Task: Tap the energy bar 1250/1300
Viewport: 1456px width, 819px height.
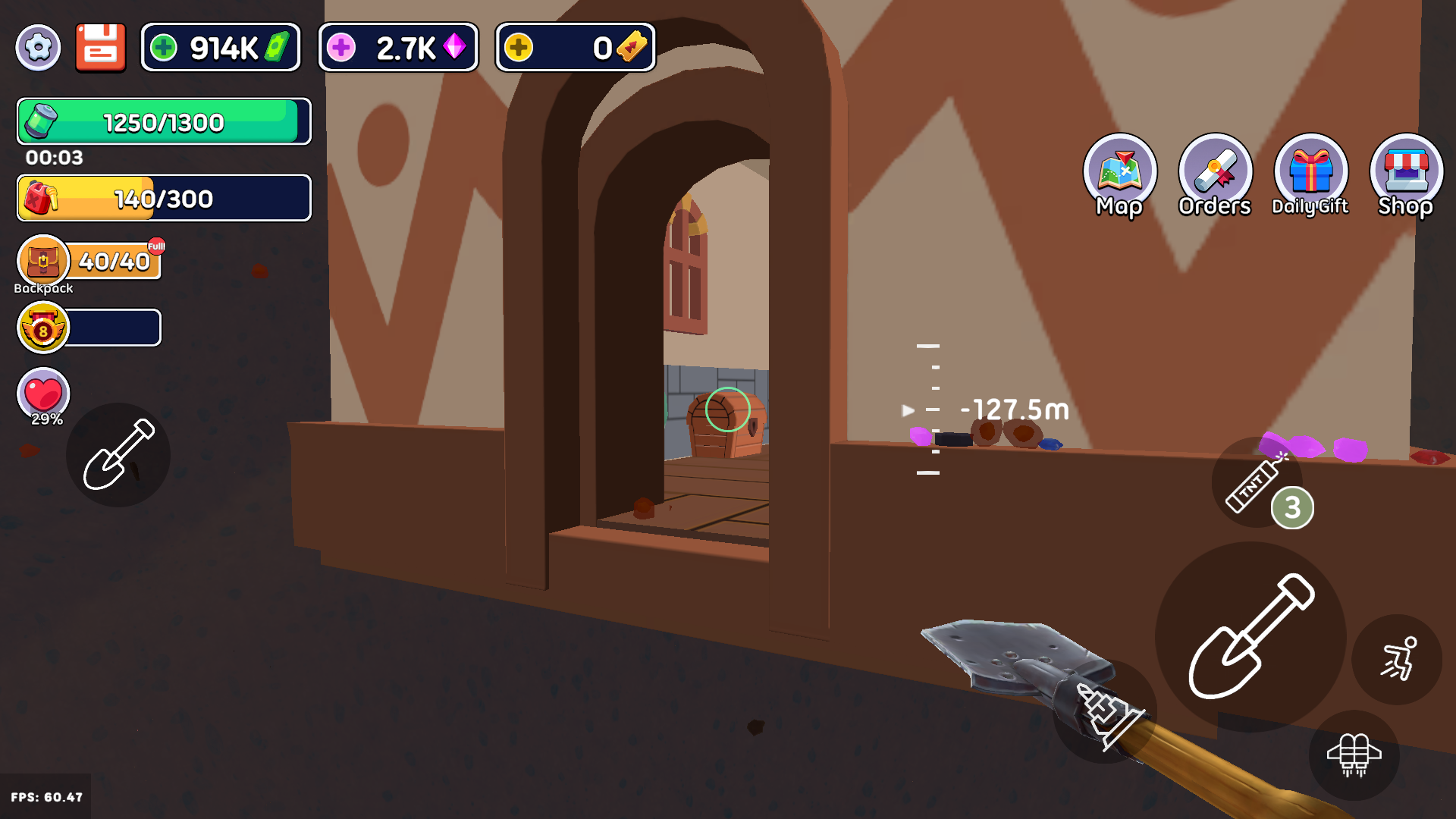Action: pos(163,121)
